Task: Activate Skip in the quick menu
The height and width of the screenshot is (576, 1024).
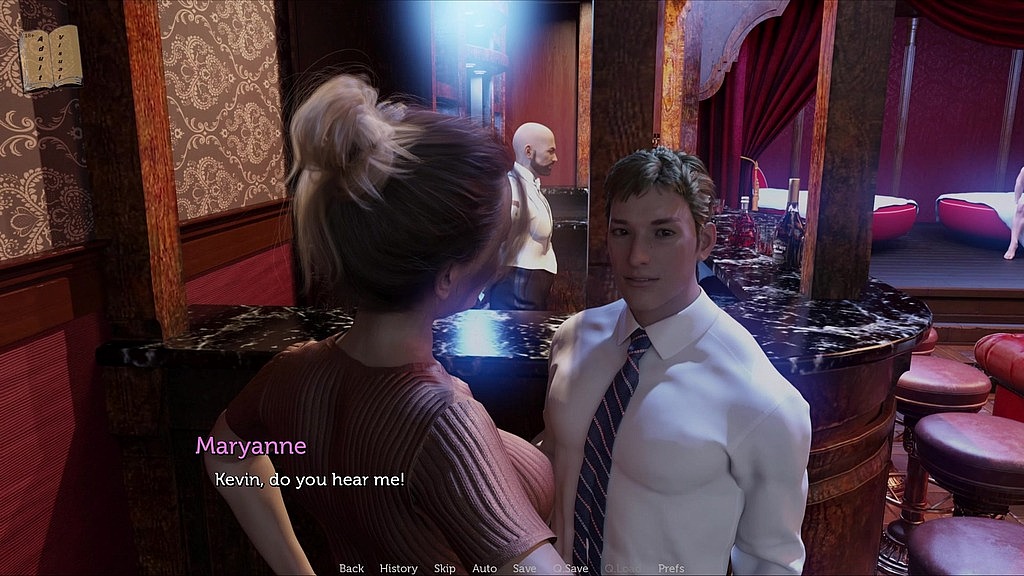Action: click(x=444, y=568)
